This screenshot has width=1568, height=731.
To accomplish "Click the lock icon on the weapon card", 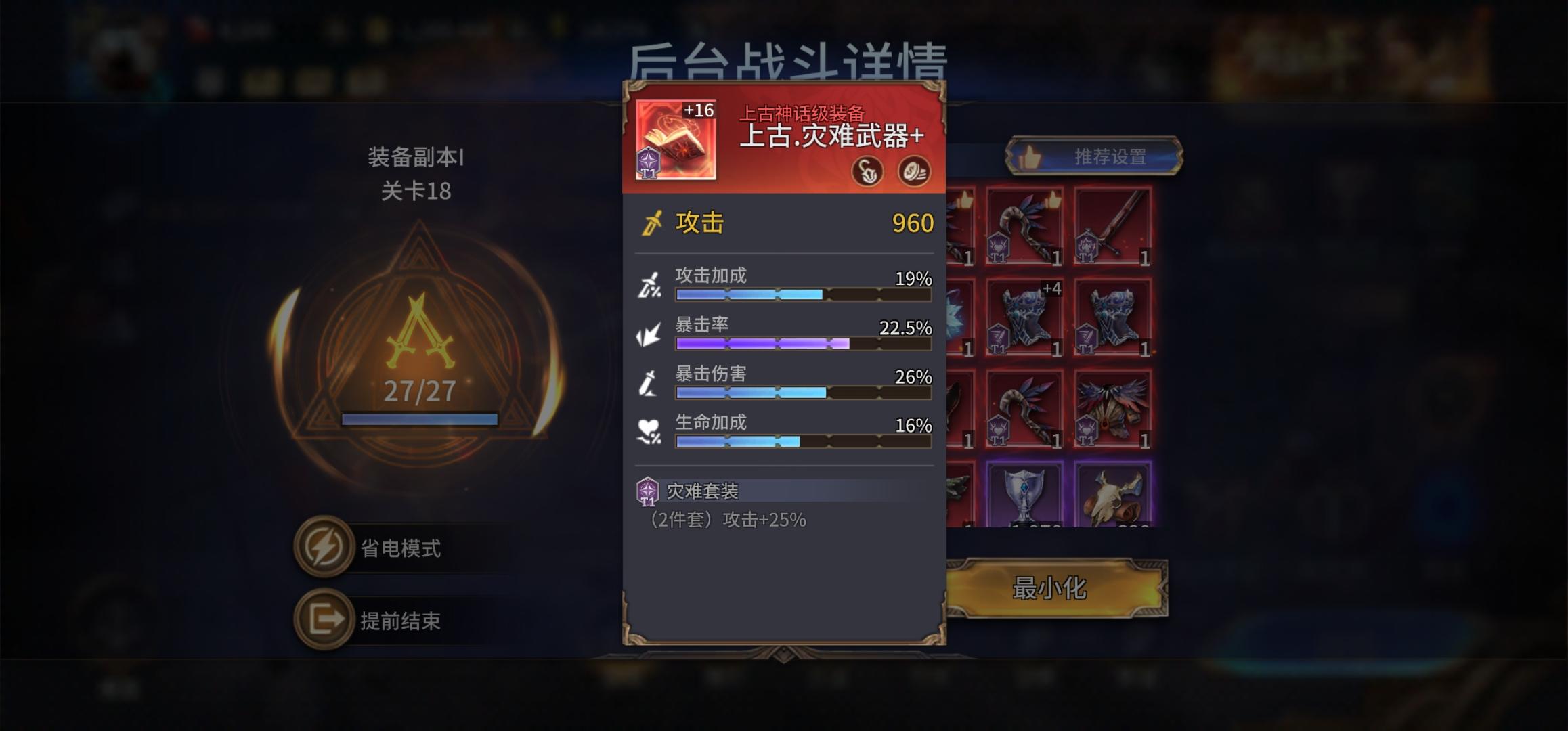I will (867, 172).
